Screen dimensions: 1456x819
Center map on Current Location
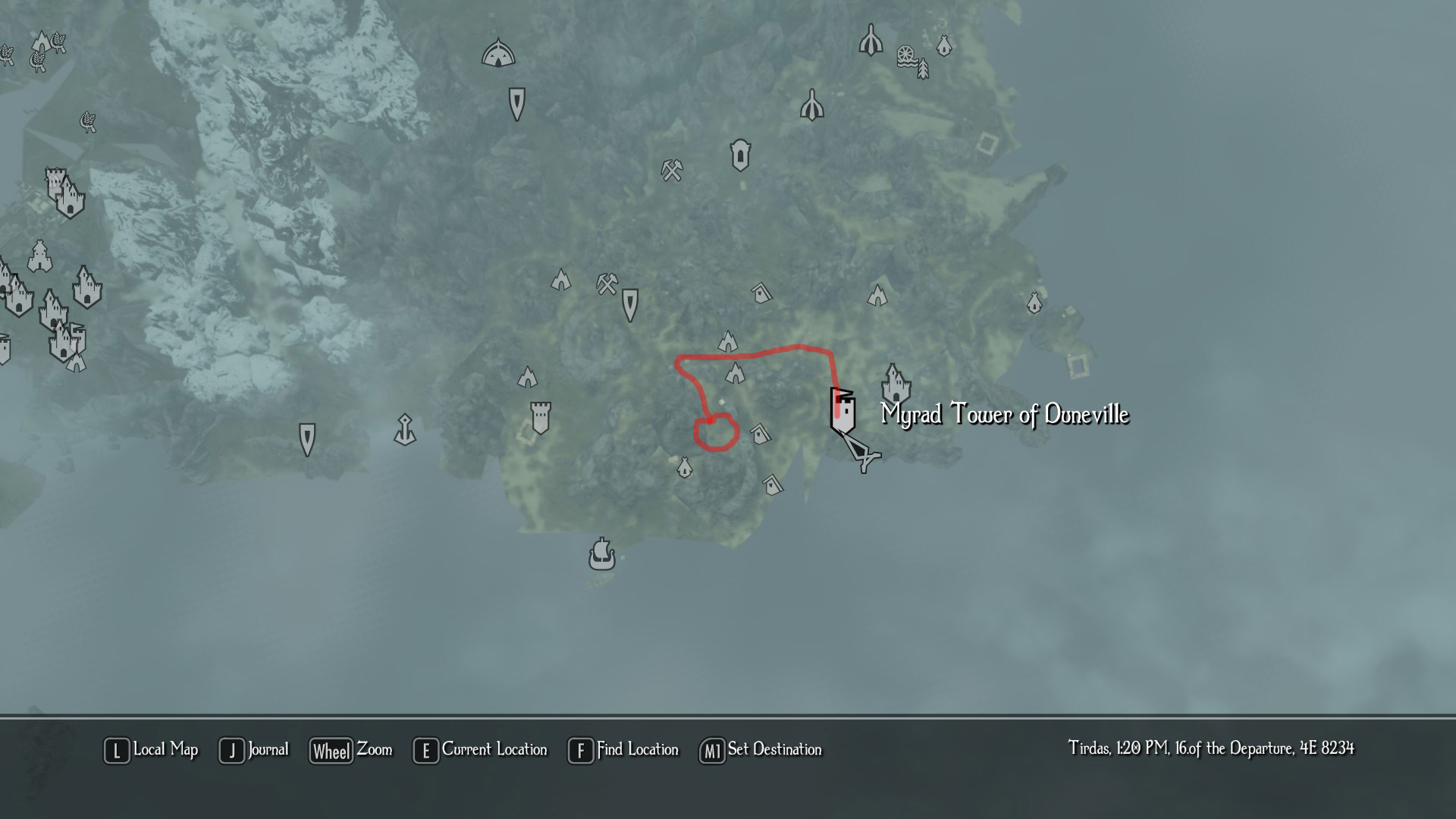tap(480, 750)
